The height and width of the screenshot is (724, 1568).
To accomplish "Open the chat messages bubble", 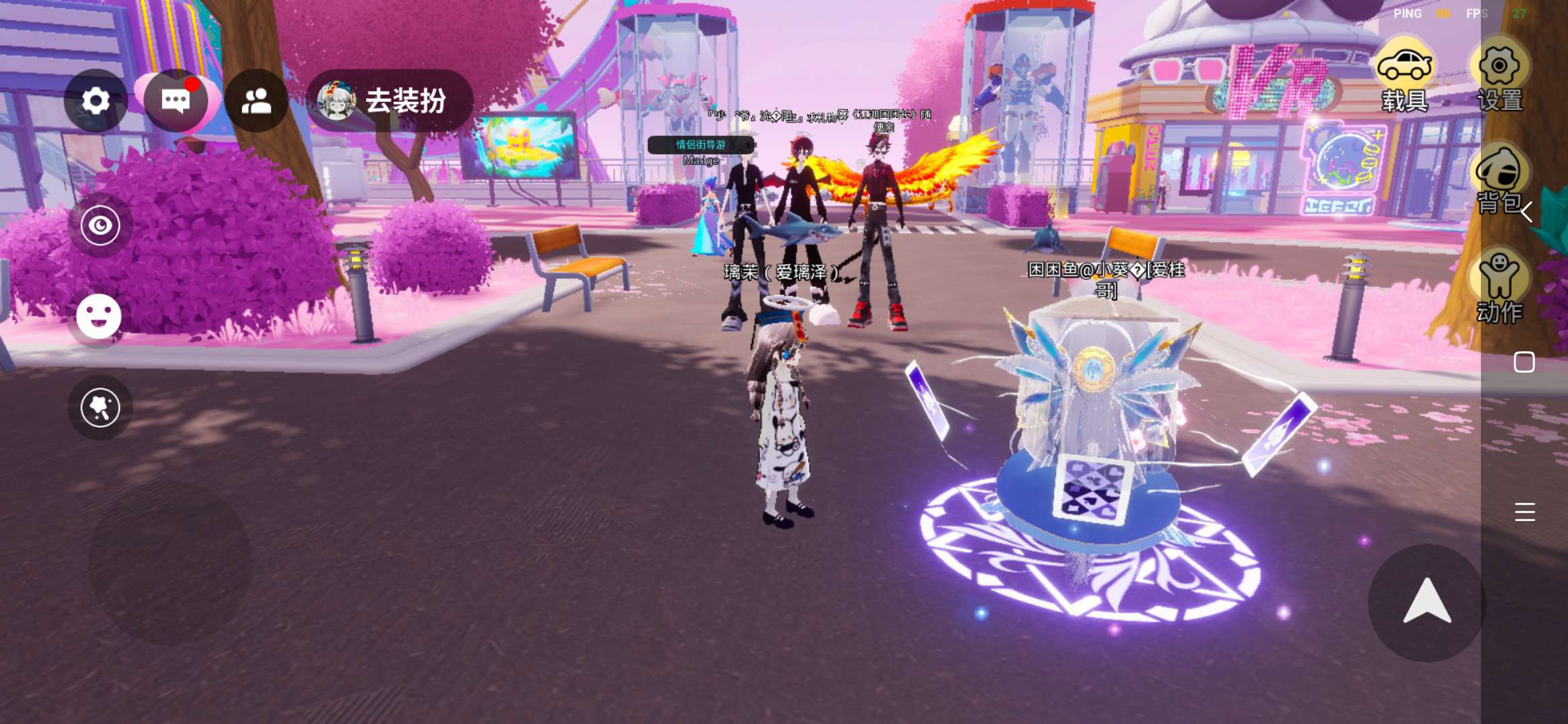I will point(176,101).
